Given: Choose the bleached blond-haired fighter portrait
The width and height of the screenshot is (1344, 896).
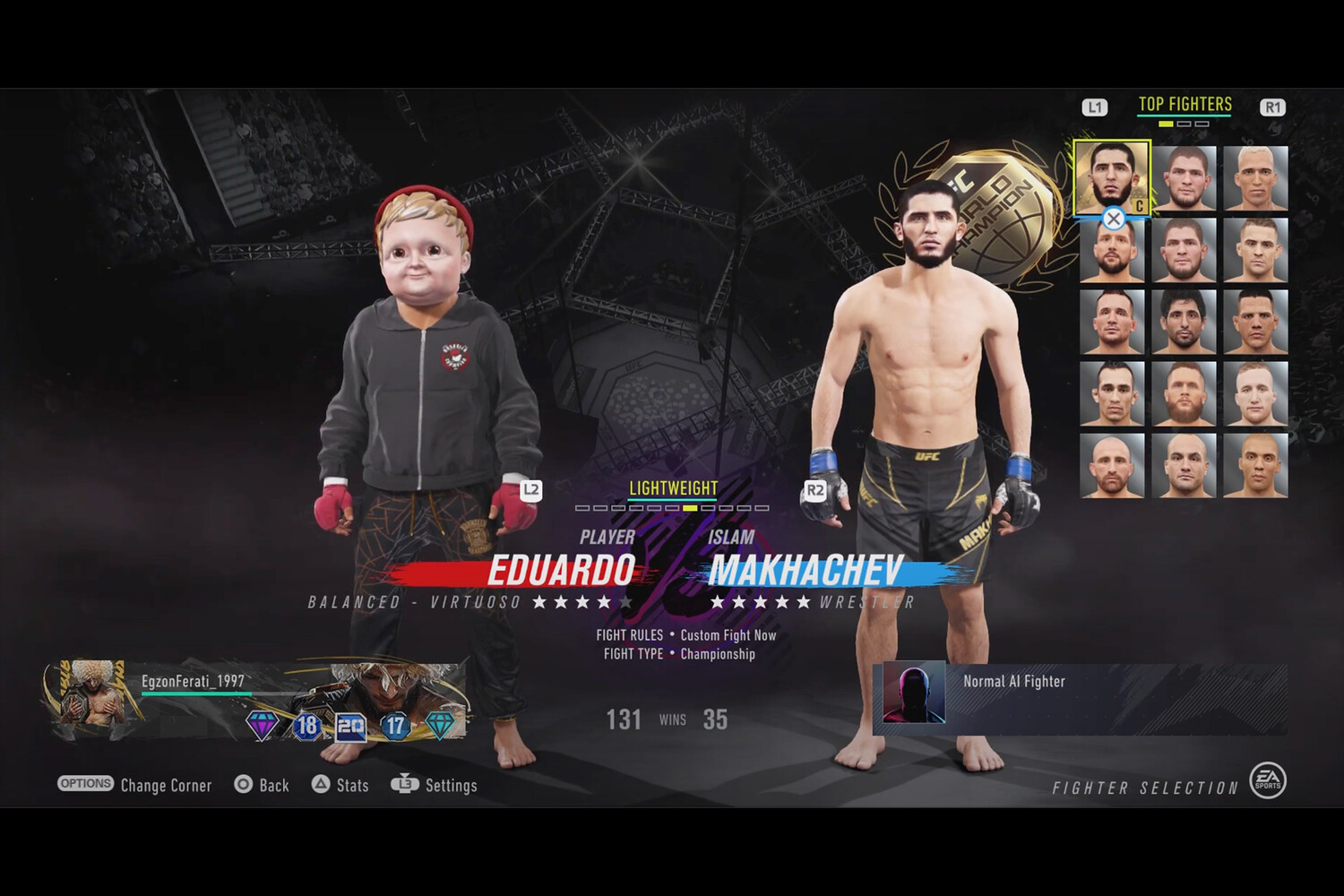Looking at the screenshot, I should pos(1255,178).
